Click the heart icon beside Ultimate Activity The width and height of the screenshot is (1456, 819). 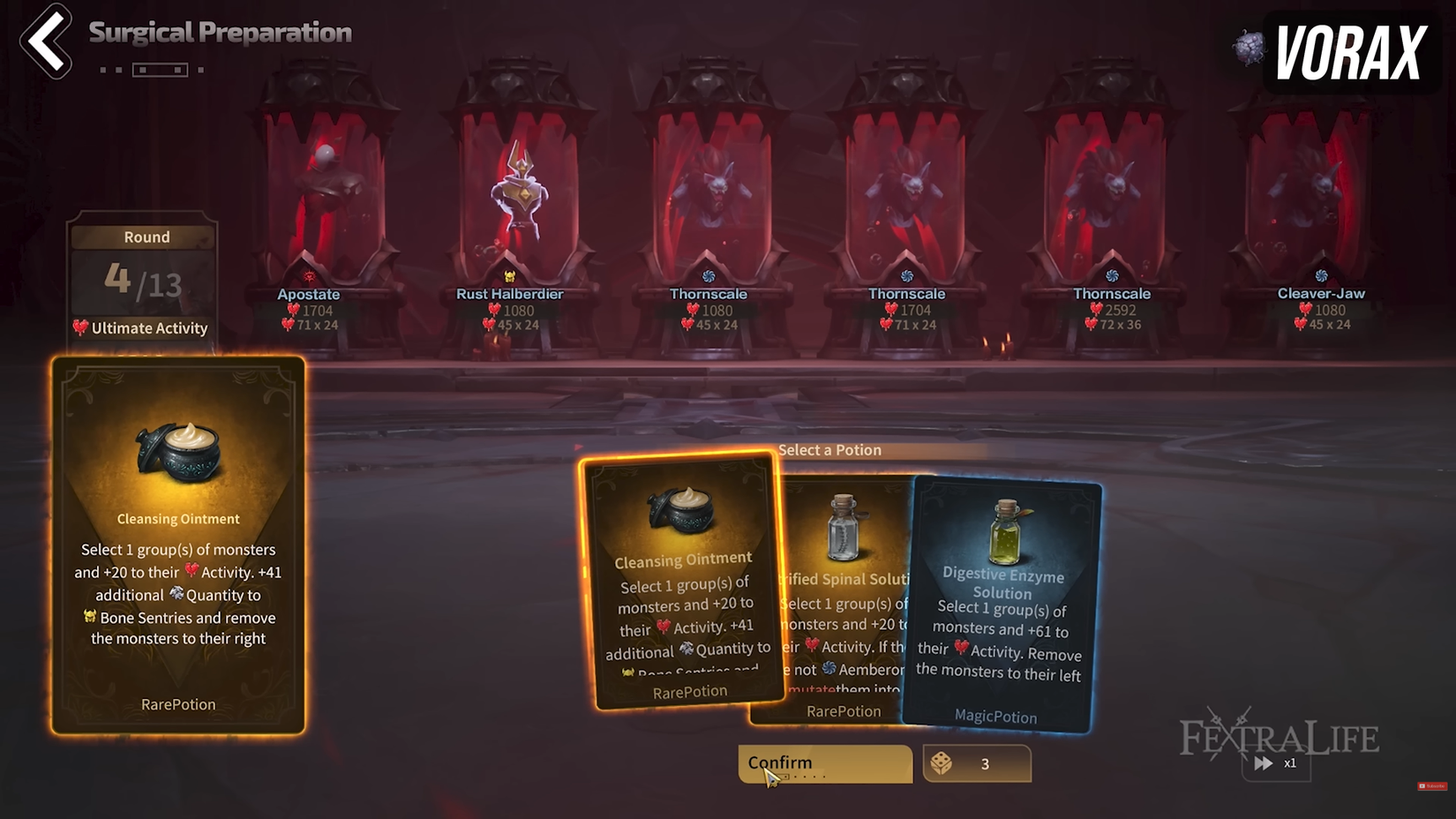[x=82, y=327]
